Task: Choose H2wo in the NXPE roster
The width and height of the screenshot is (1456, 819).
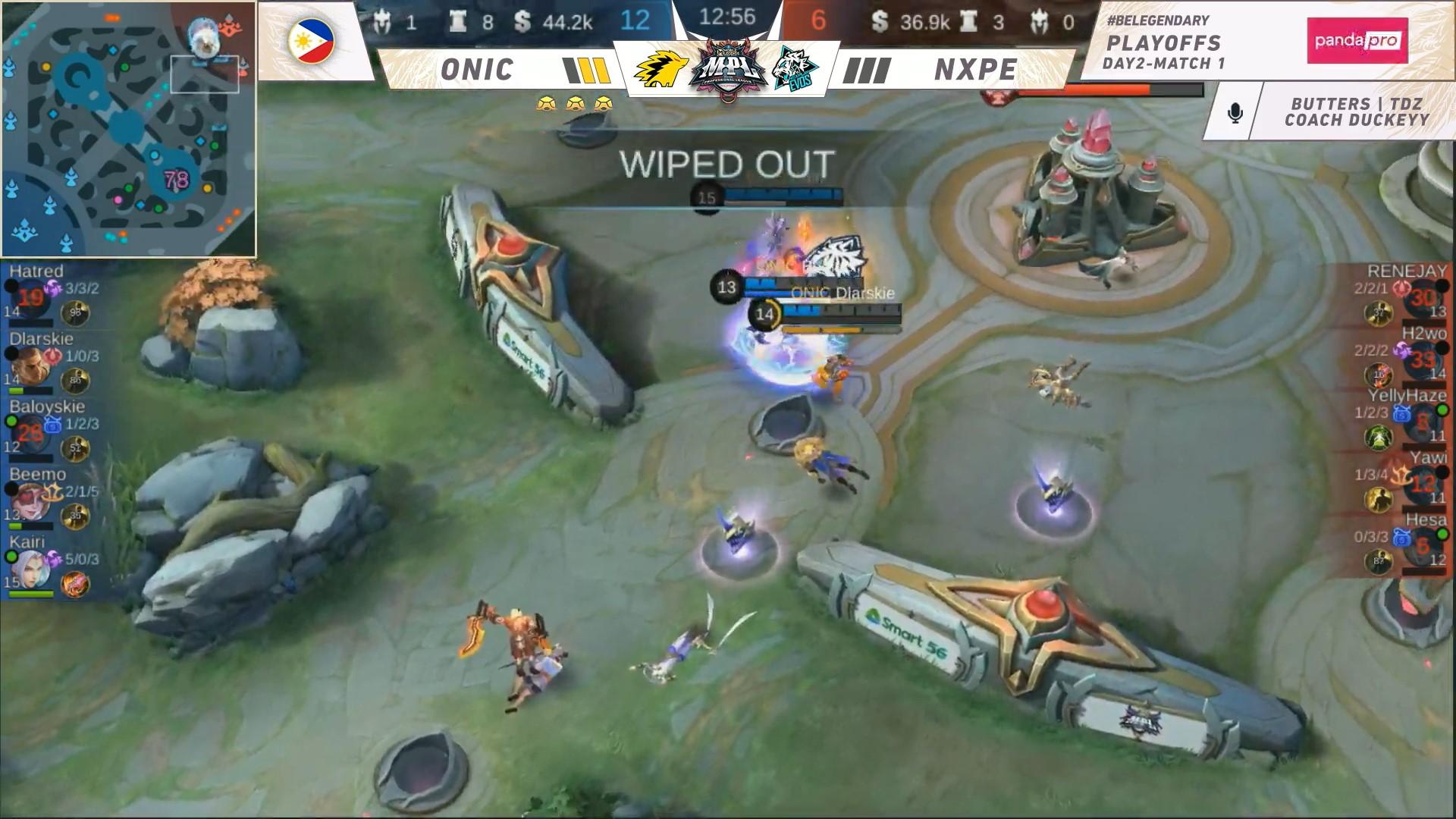Action: pyautogui.click(x=1399, y=359)
